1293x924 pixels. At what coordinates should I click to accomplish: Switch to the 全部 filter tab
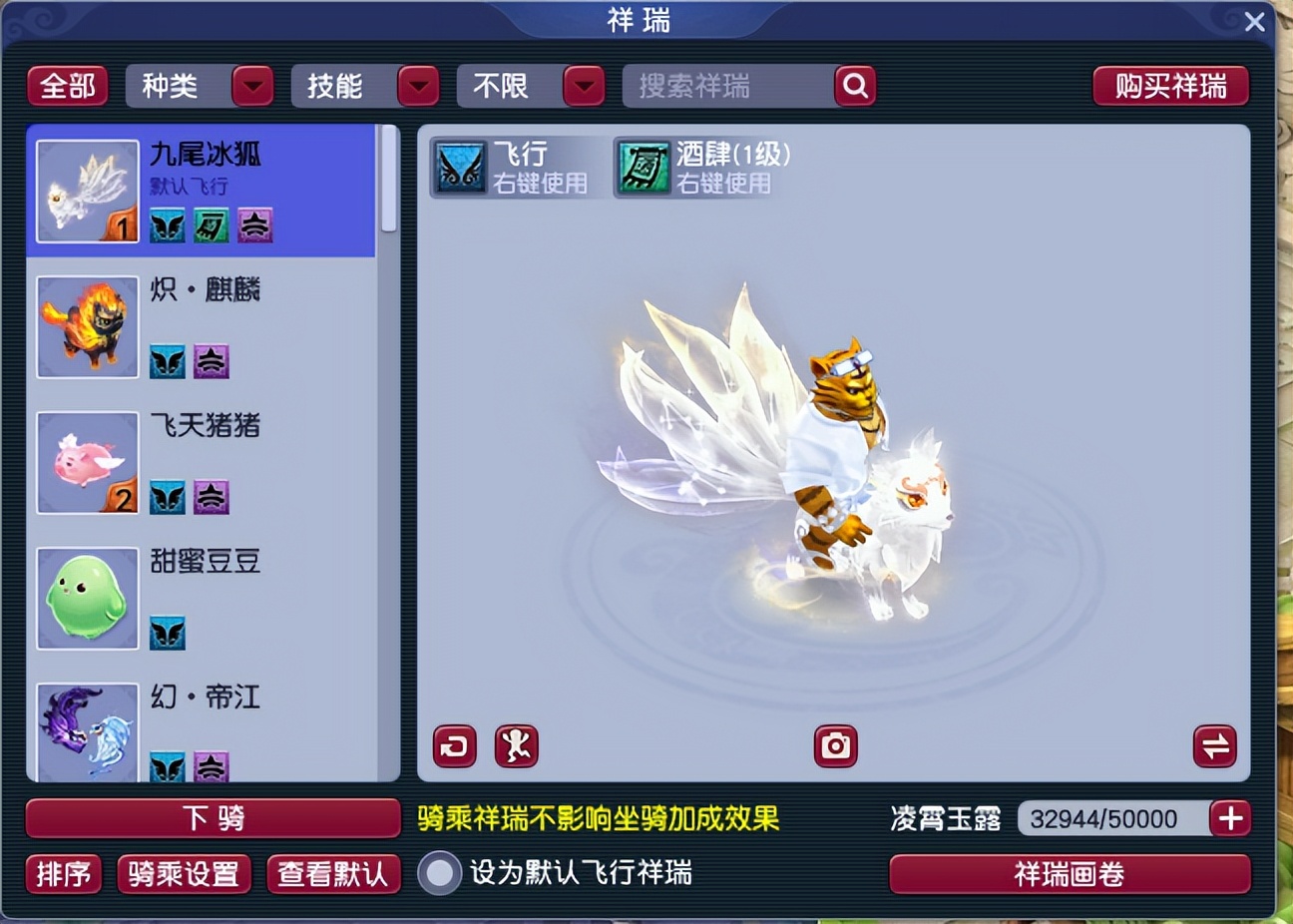[66, 86]
